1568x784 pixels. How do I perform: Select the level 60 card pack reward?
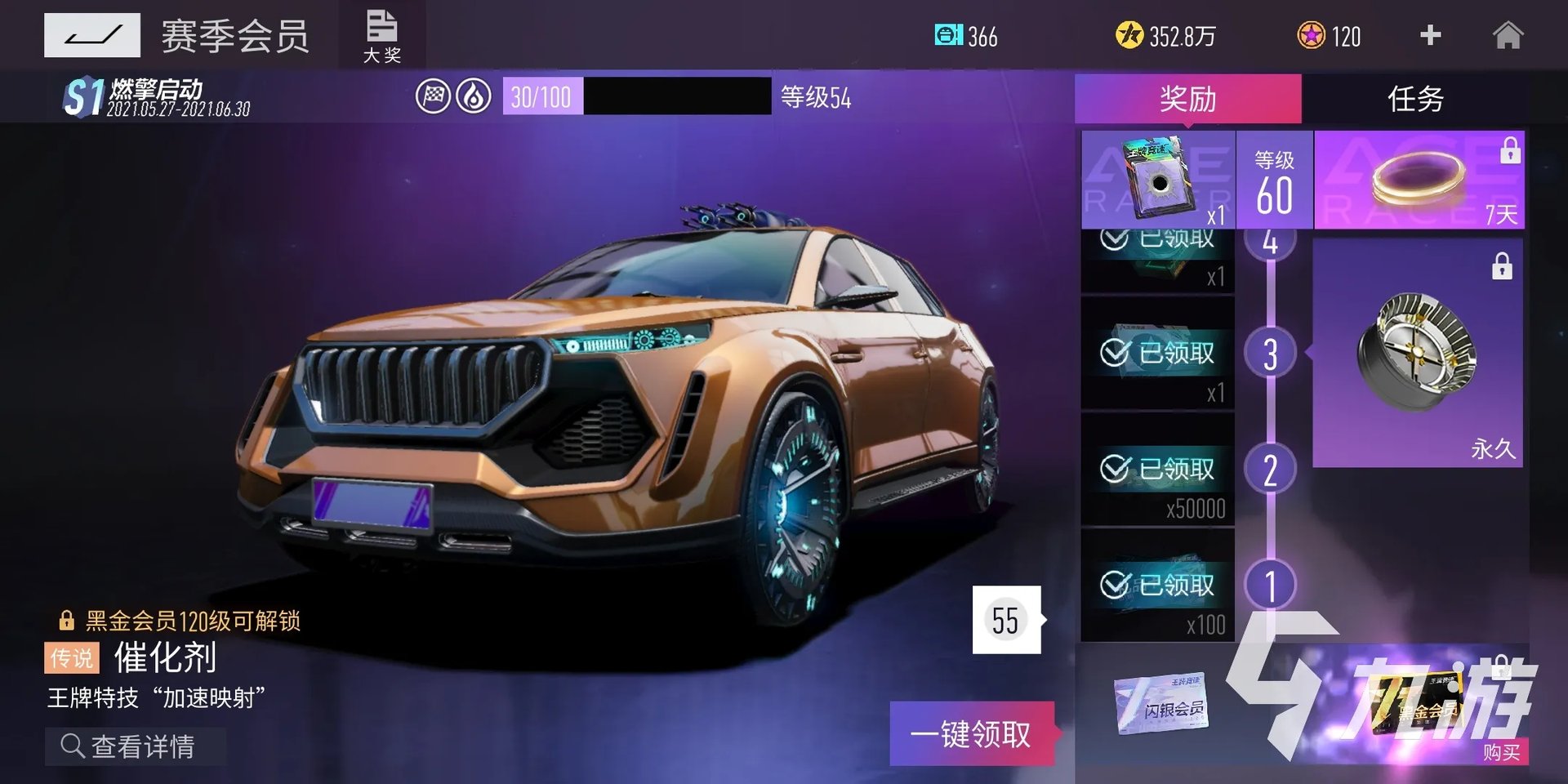(1158, 180)
